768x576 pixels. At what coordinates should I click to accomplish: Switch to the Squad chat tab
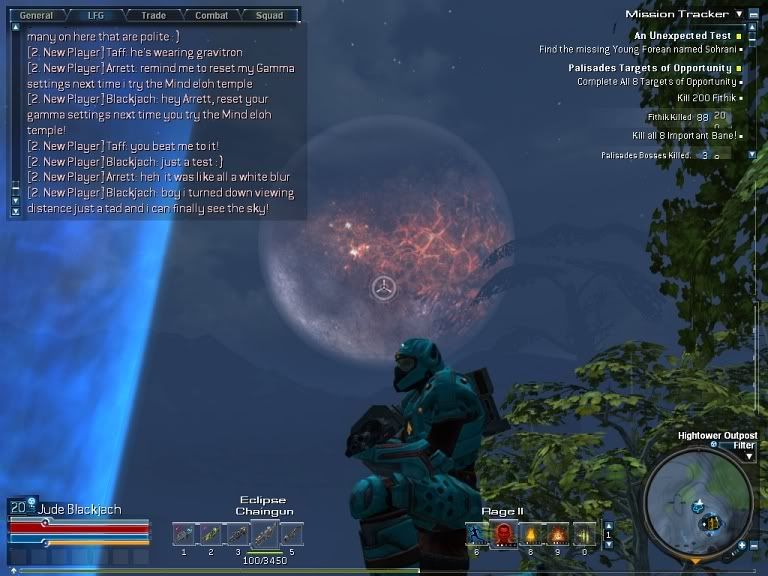click(x=268, y=15)
